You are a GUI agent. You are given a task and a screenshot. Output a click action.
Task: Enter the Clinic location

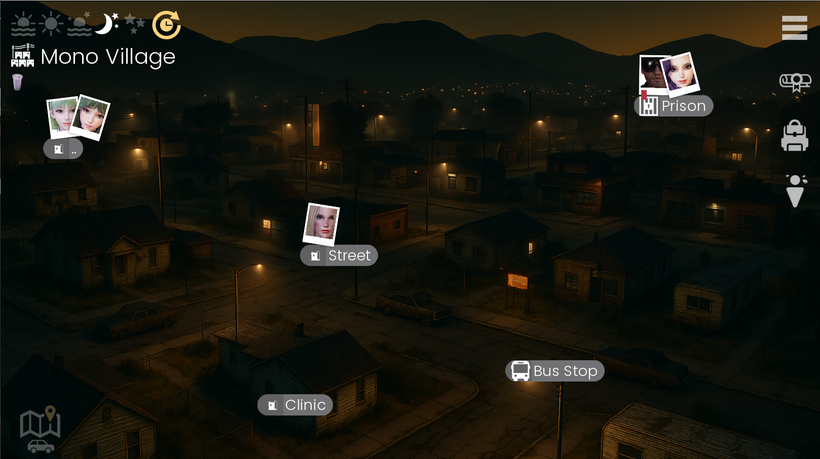(296, 405)
